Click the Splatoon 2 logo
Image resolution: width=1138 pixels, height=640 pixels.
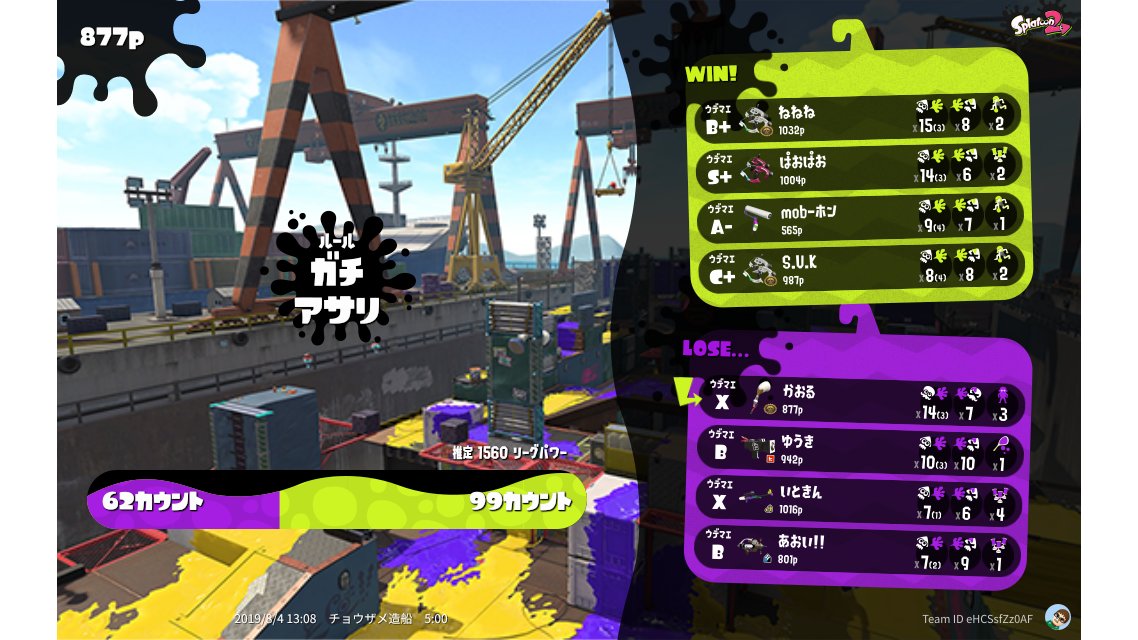pyautogui.click(x=1040, y=24)
